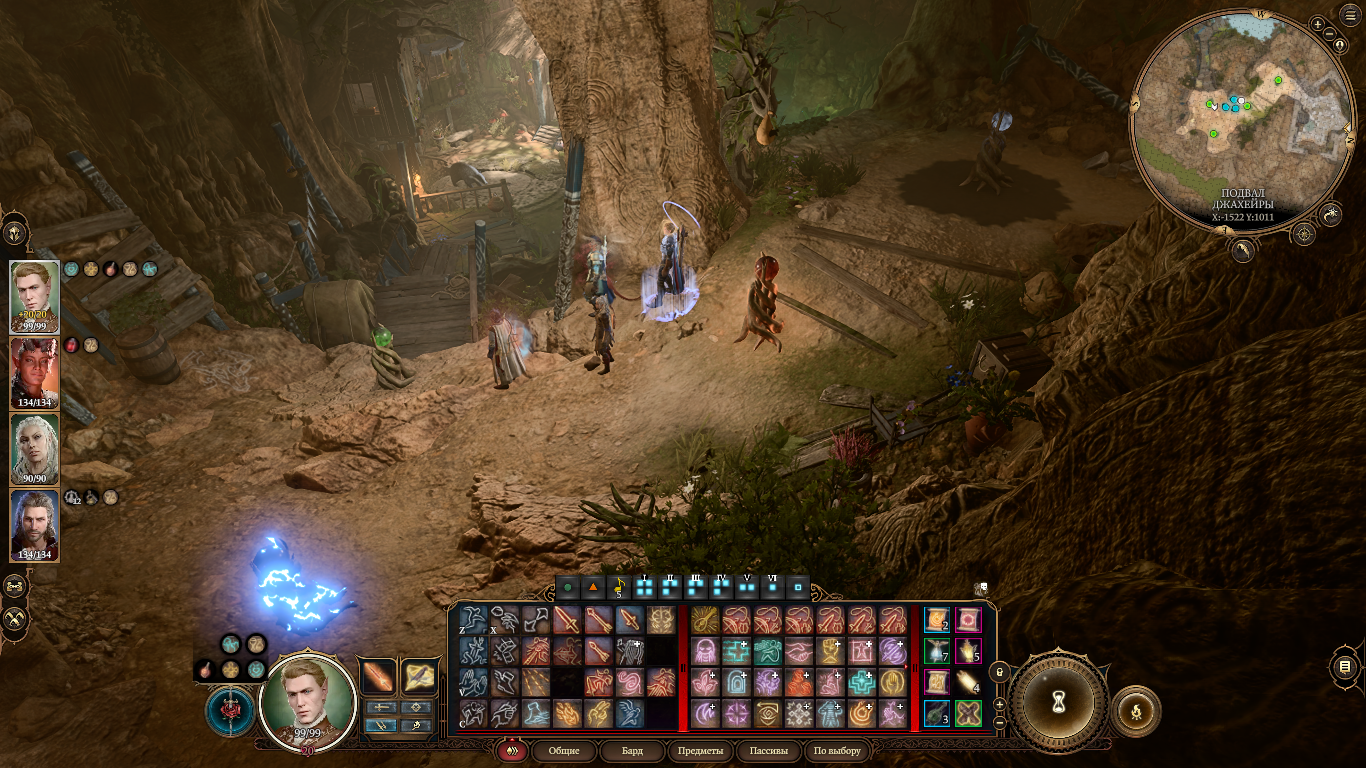The height and width of the screenshot is (768, 1366).
Task: Select the white-haired companion portrait
Action: coord(35,449)
